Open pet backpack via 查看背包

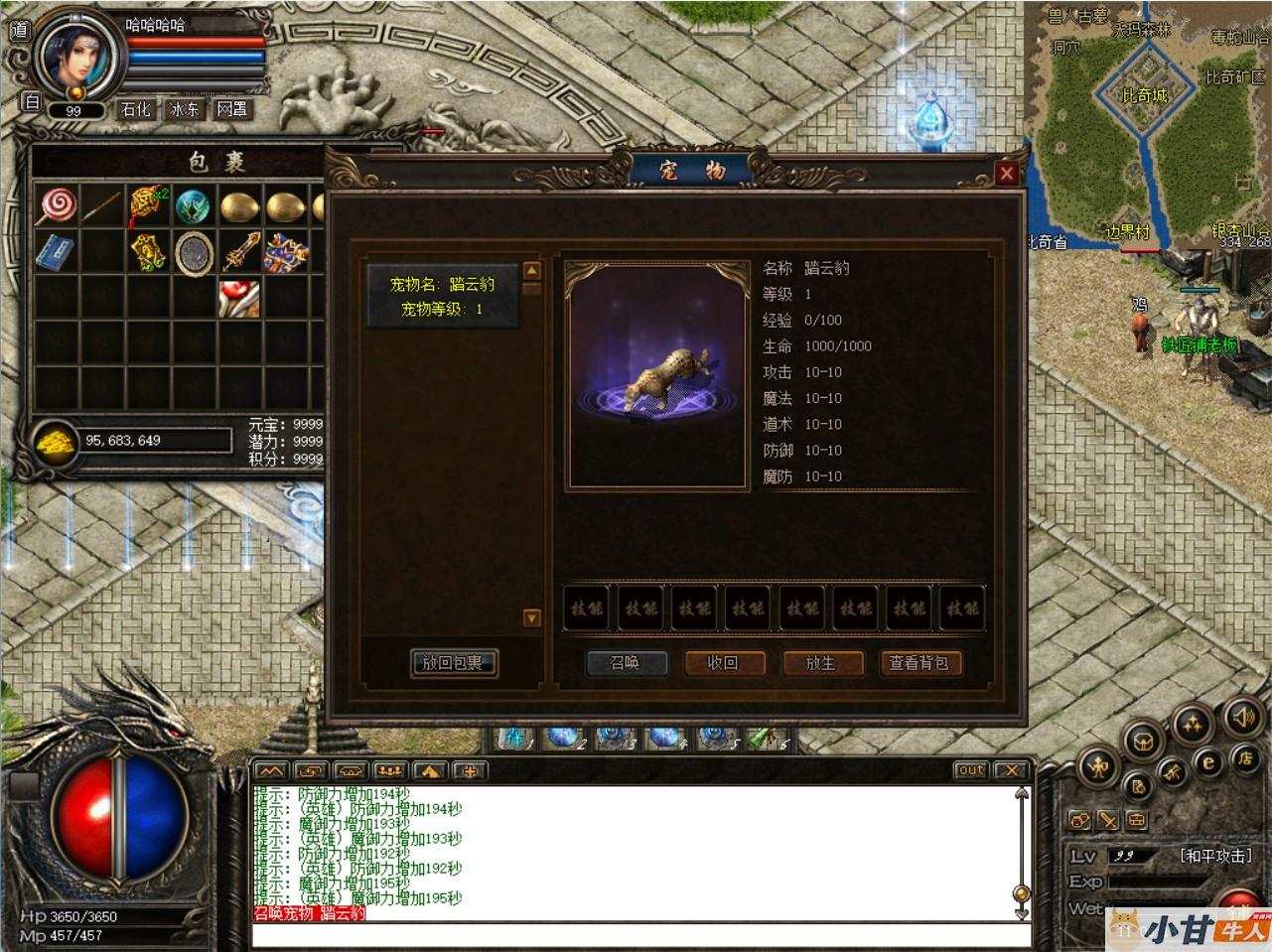click(x=919, y=663)
